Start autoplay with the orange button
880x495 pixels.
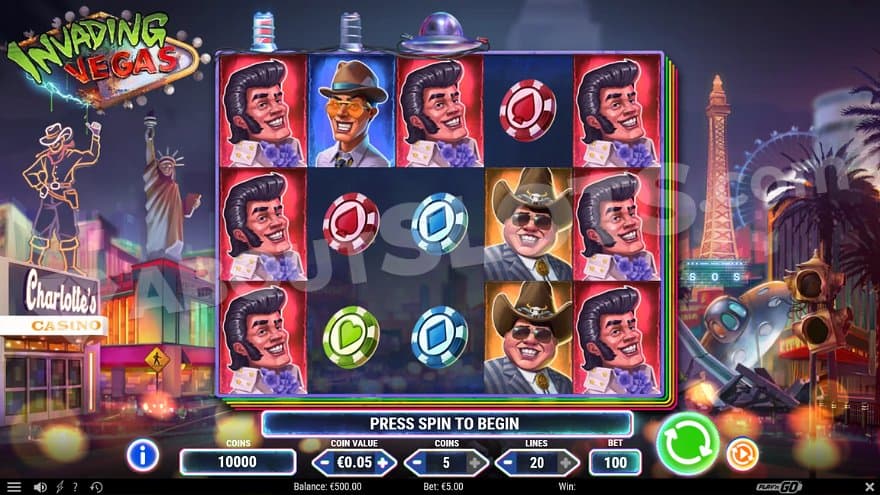741,455
